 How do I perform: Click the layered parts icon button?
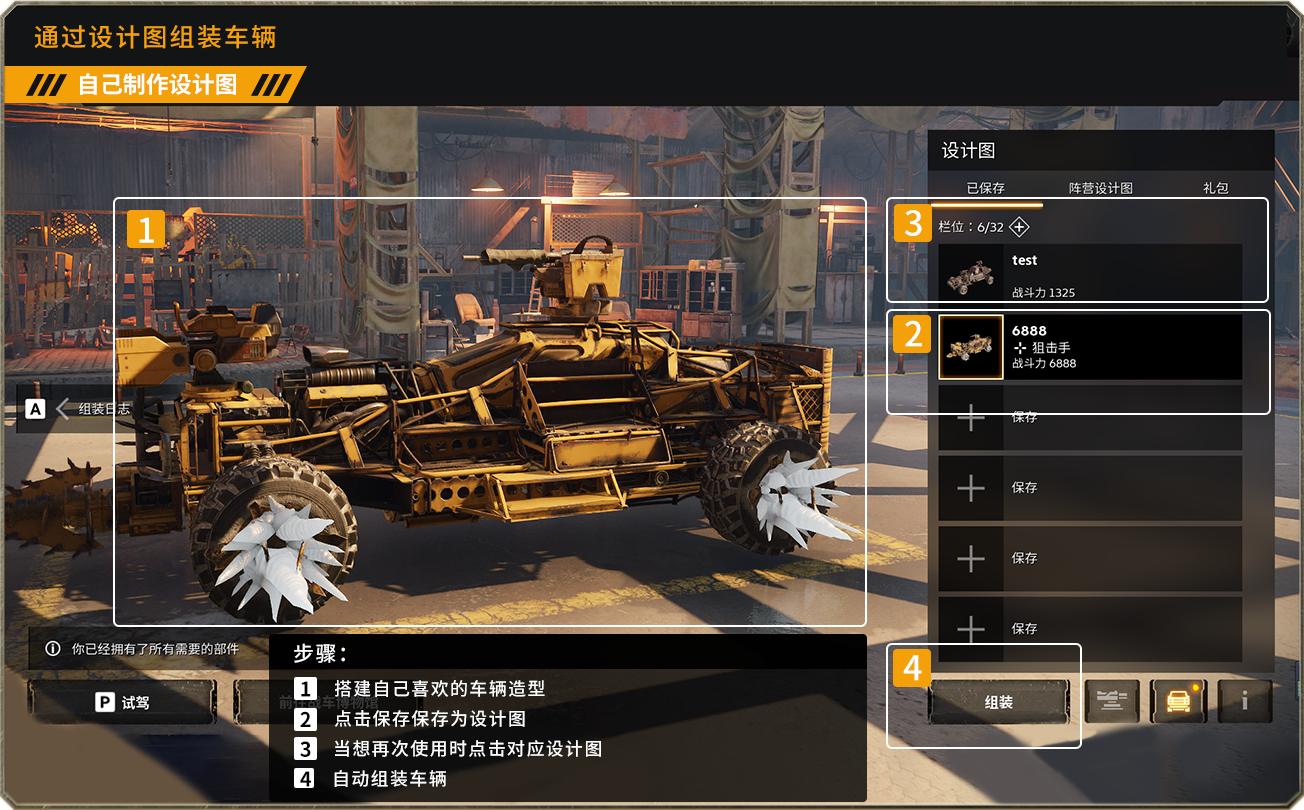click(x=1112, y=702)
